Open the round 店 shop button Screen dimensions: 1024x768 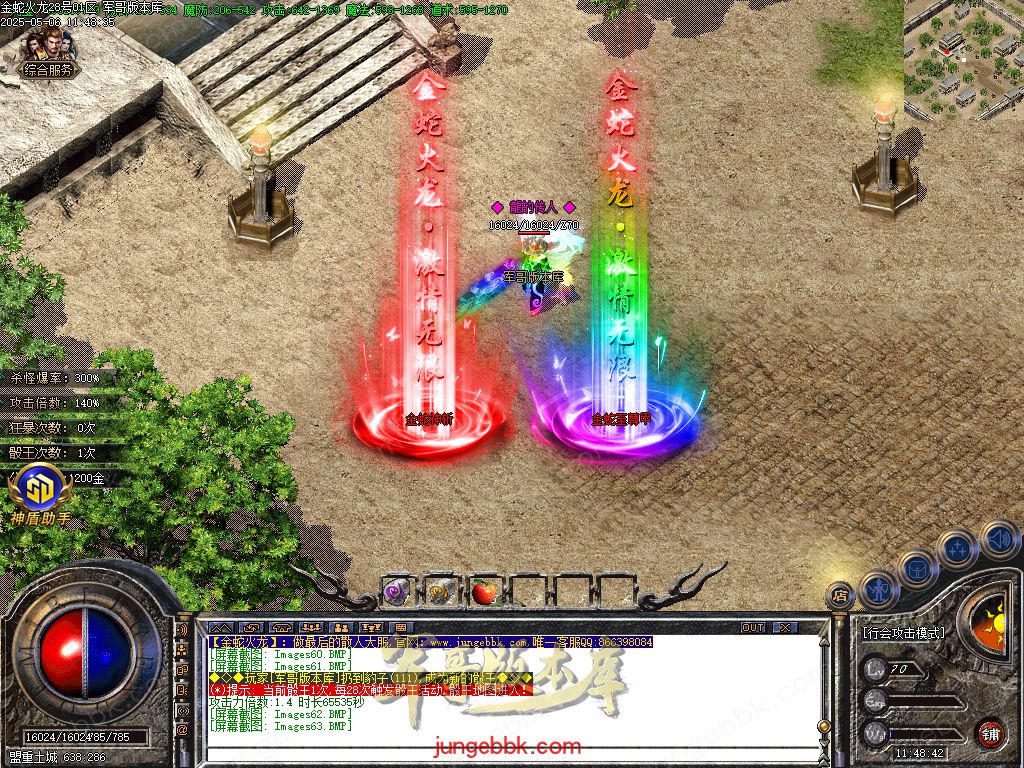(x=840, y=595)
